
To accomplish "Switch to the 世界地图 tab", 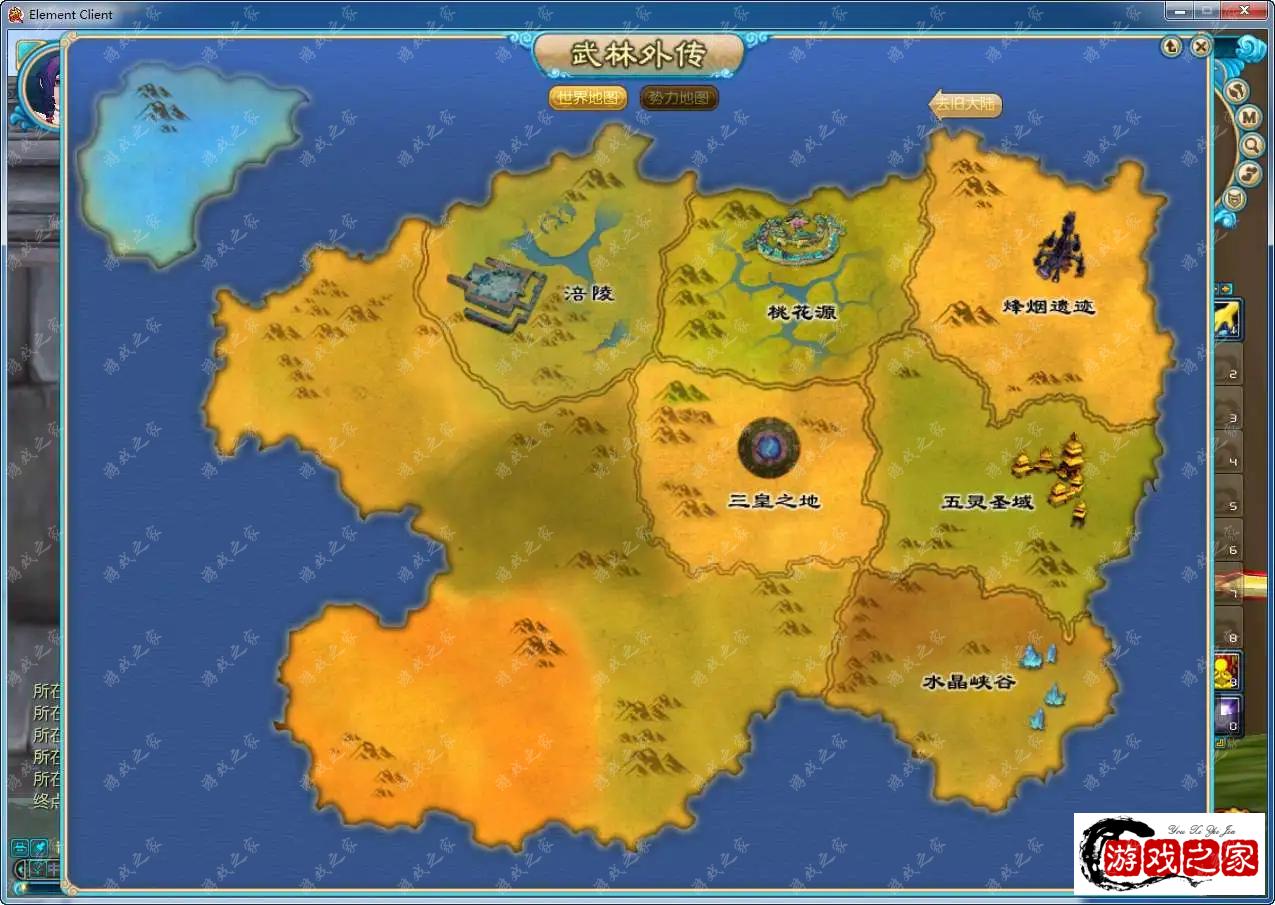I will (588, 98).
